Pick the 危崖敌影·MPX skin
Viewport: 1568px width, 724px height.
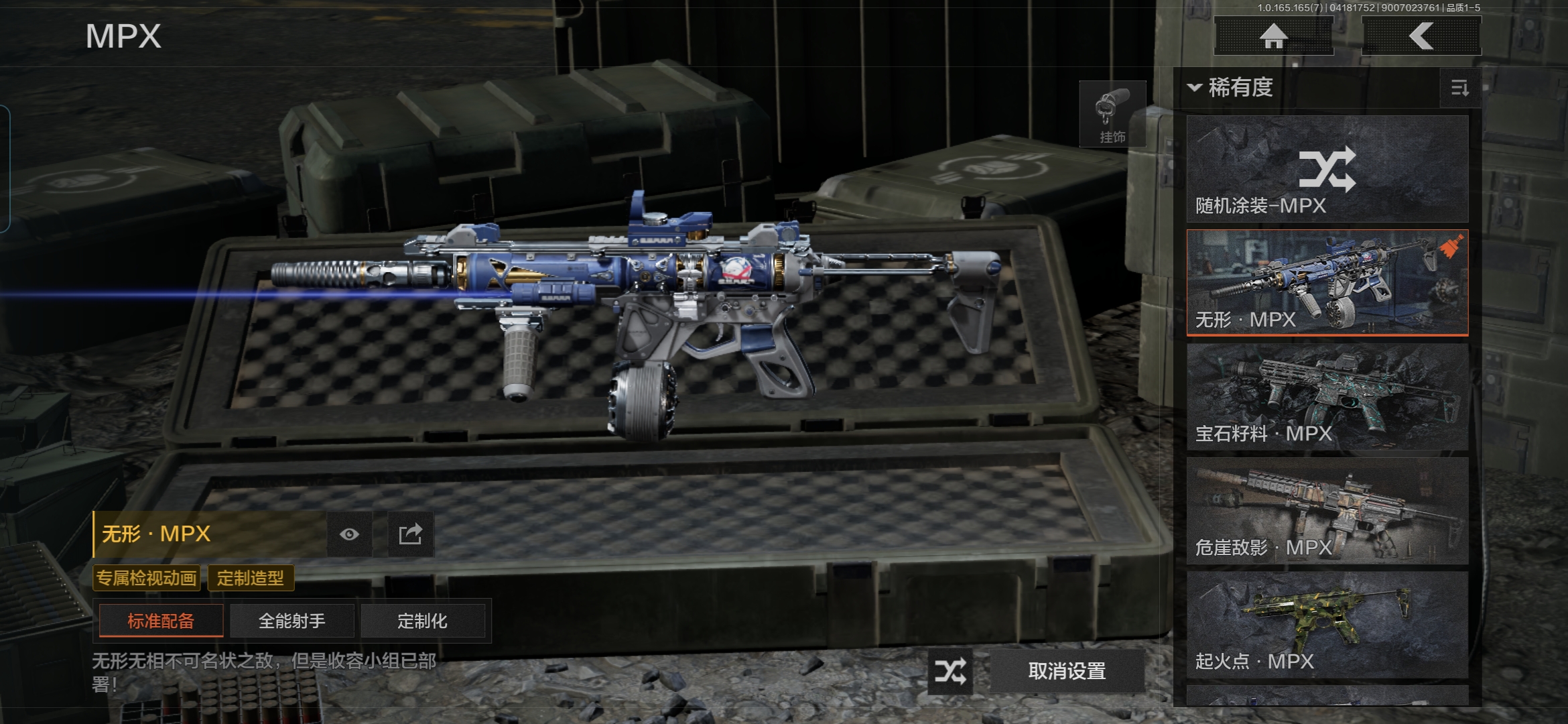point(1327,510)
